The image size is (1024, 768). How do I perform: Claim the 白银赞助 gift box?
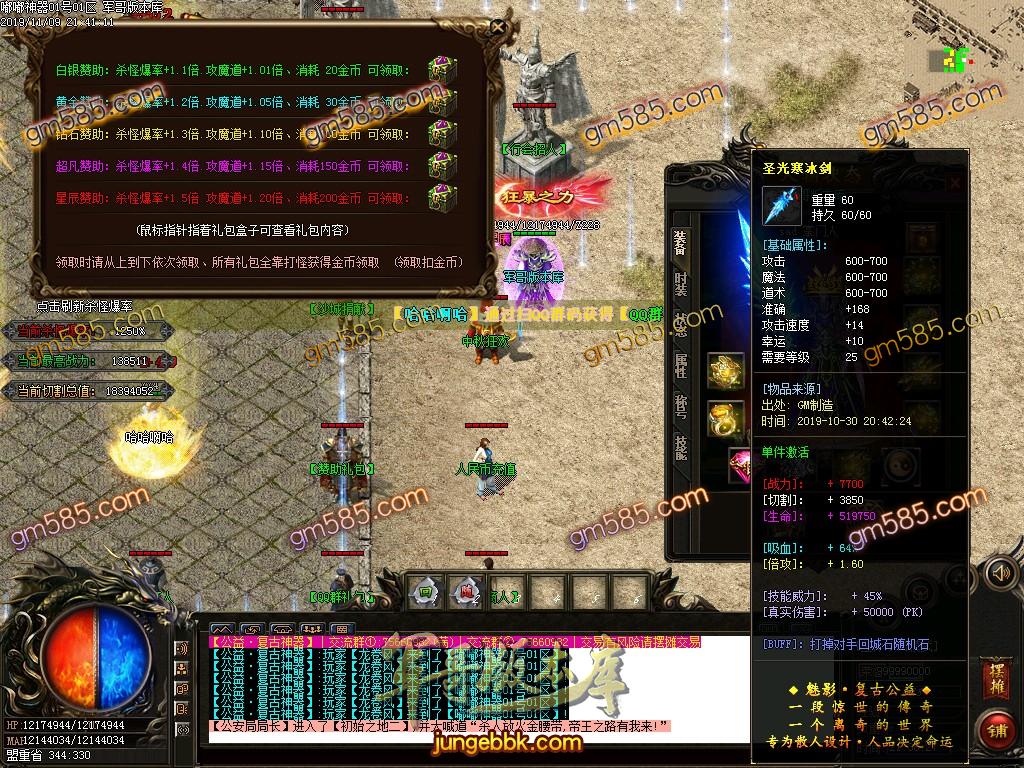(439, 69)
